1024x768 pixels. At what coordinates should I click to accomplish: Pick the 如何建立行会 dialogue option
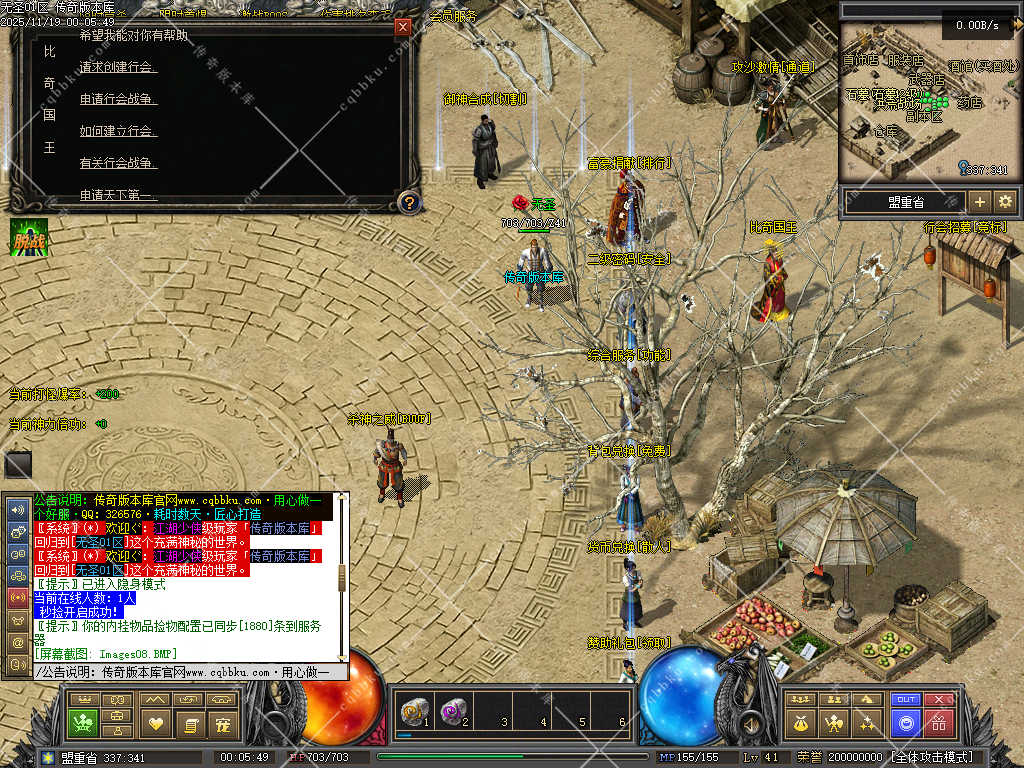[117, 131]
